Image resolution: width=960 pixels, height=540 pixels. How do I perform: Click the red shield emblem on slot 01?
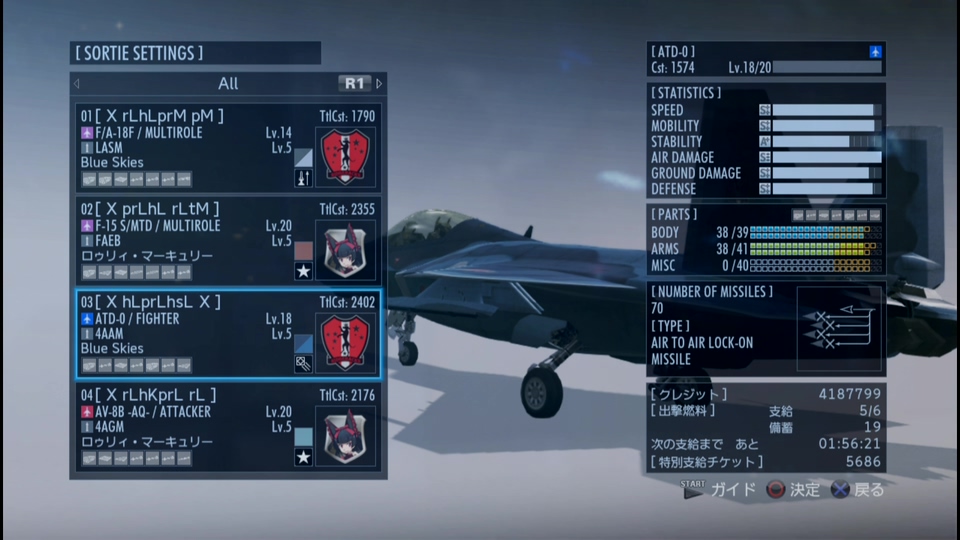pyautogui.click(x=345, y=156)
